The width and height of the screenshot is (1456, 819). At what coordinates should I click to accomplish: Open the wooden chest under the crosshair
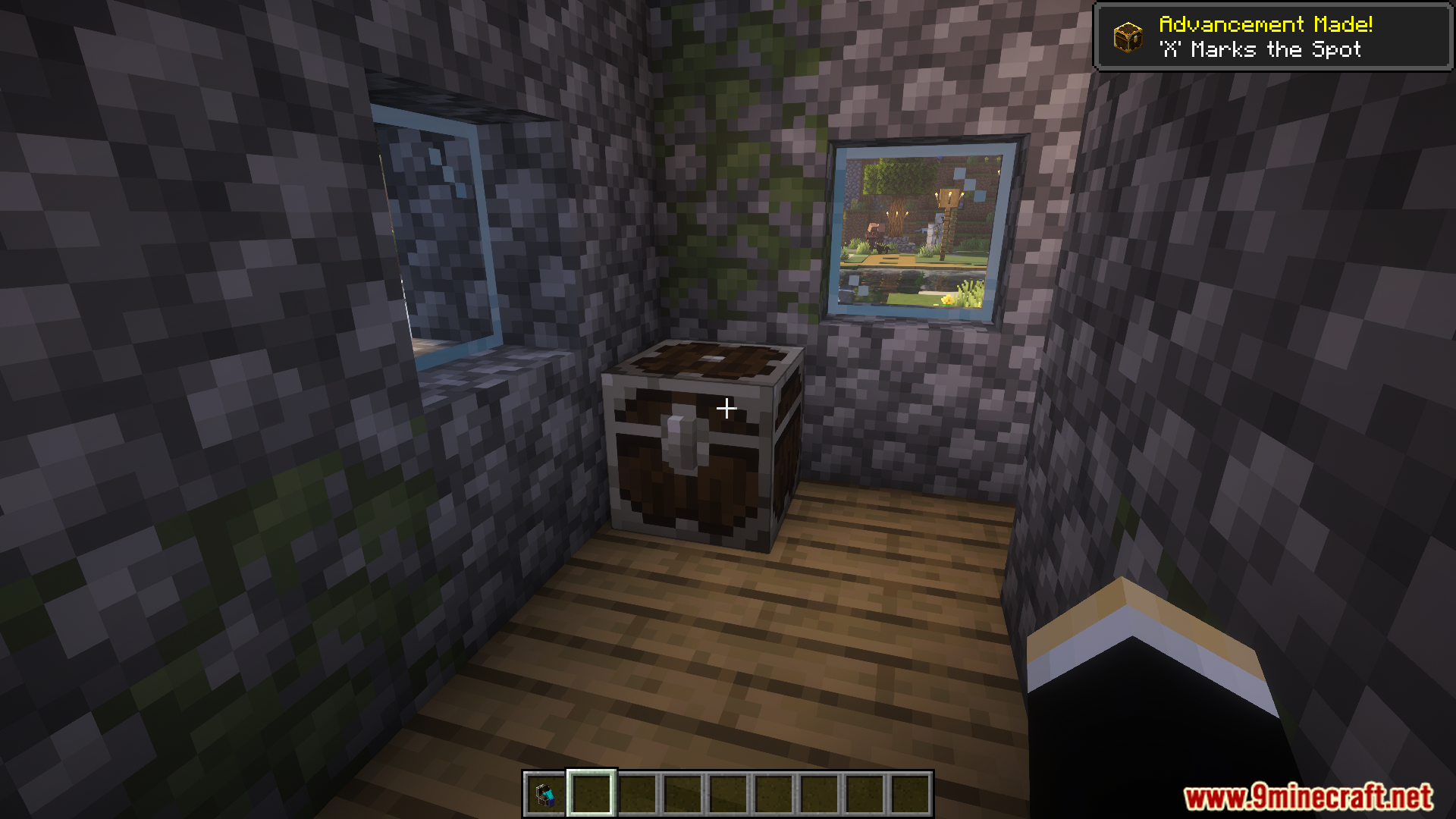tap(705, 447)
